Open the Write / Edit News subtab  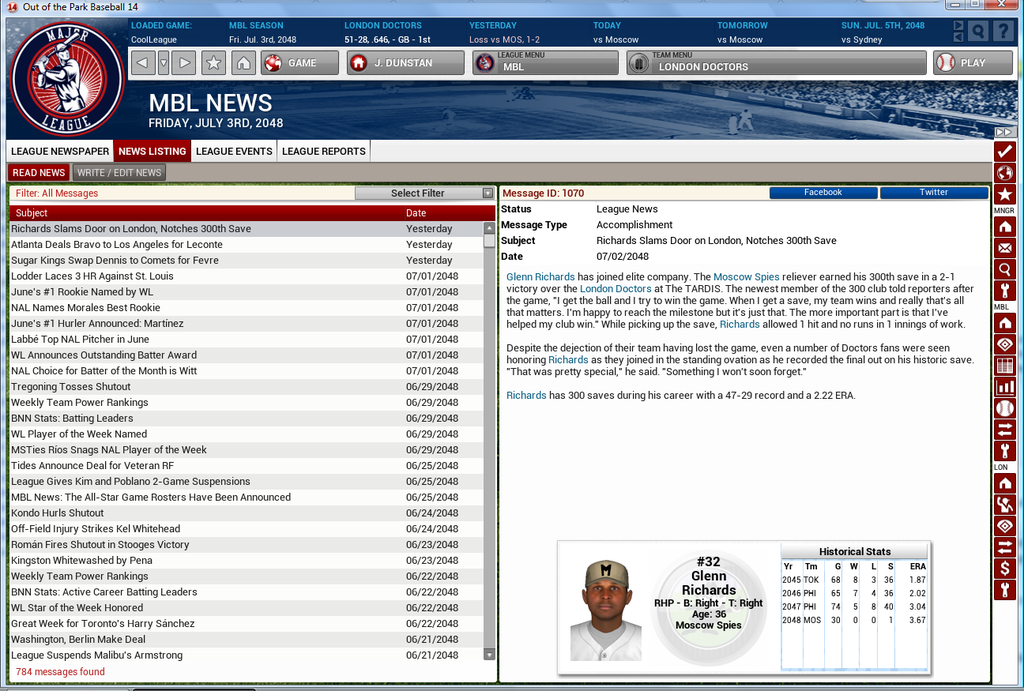pos(119,172)
